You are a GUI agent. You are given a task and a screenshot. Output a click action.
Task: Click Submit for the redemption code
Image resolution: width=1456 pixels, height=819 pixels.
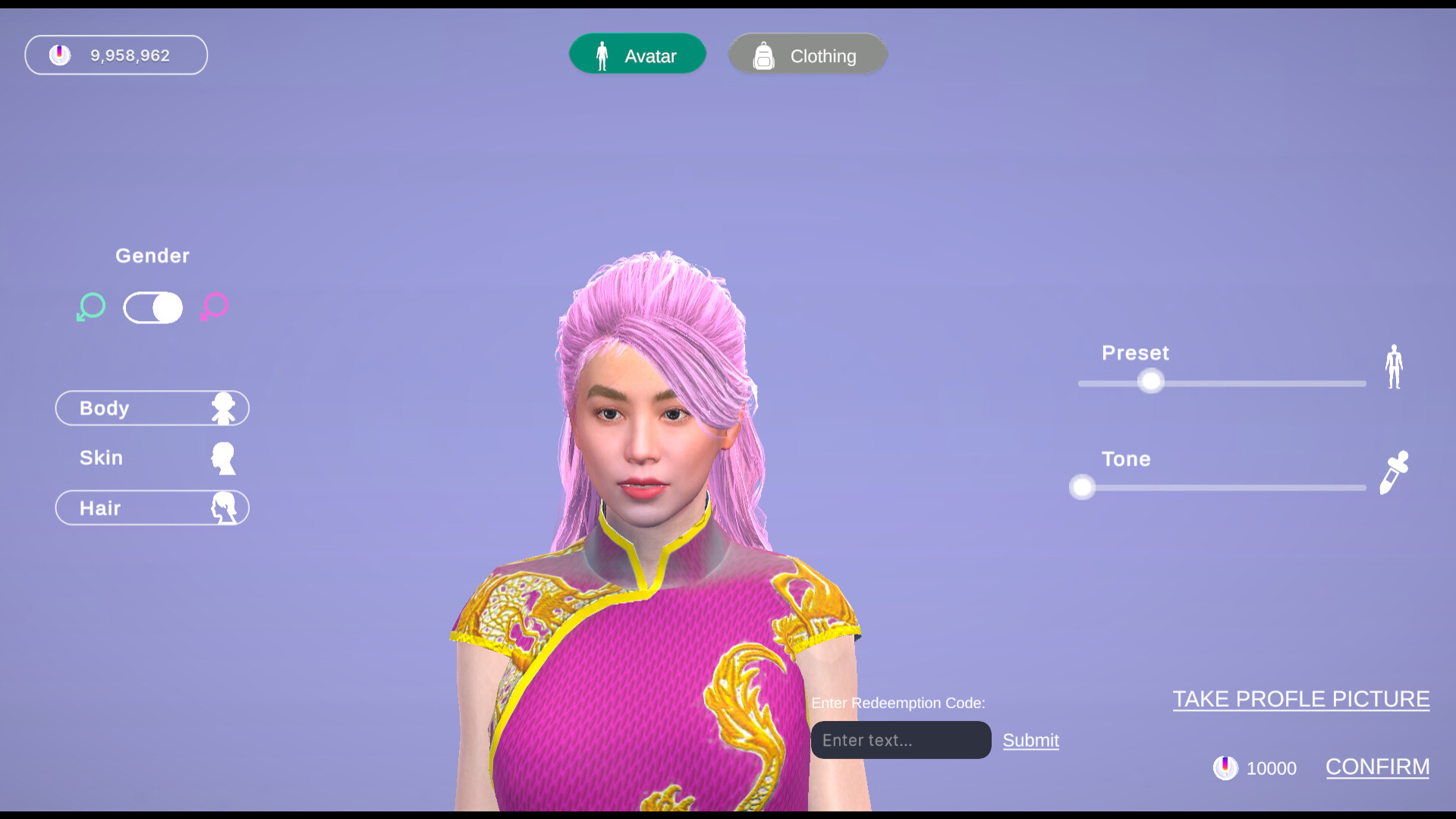coord(1030,740)
